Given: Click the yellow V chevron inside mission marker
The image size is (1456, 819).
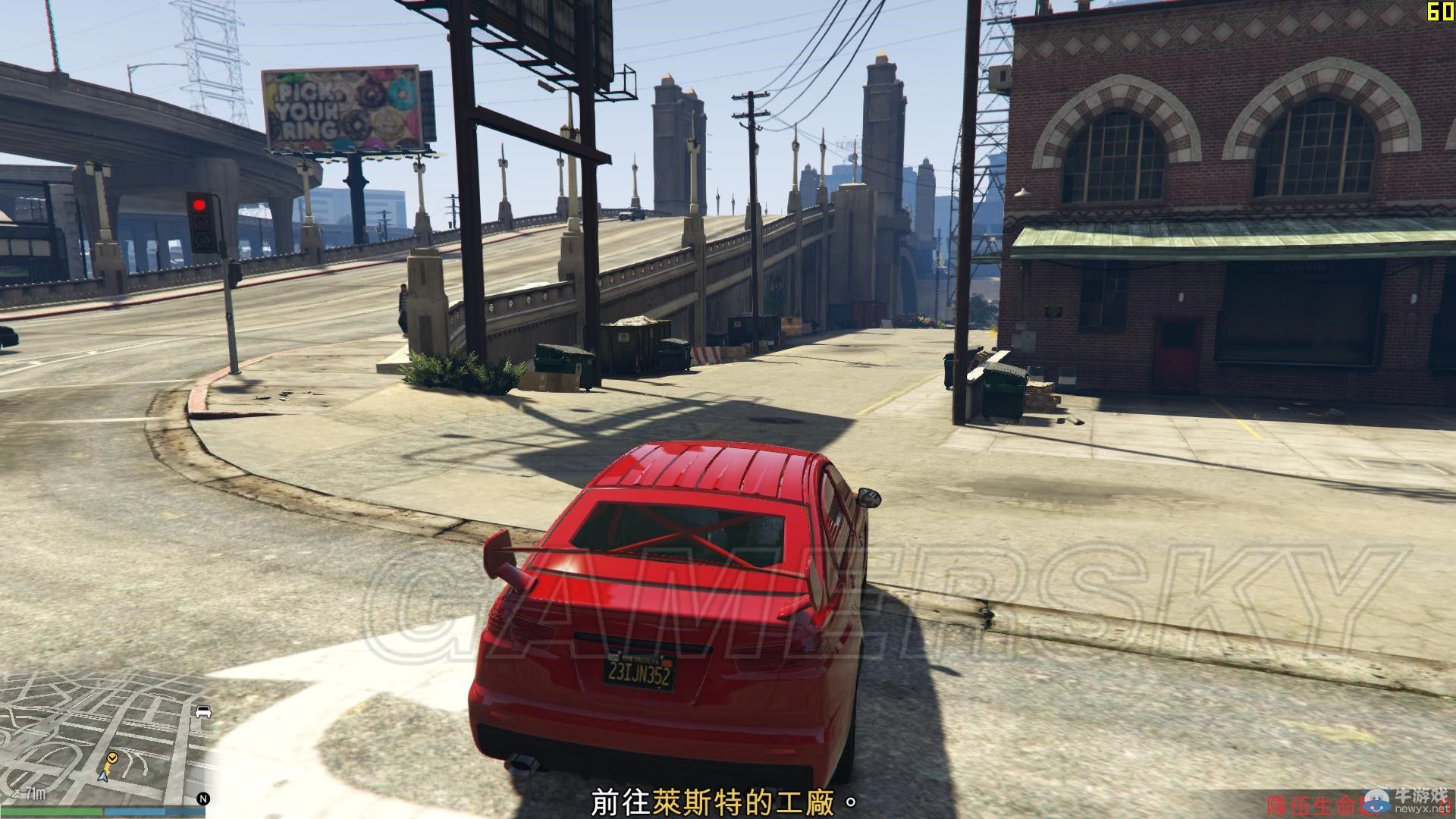Looking at the screenshot, I should pyautogui.click(x=112, y=758).
